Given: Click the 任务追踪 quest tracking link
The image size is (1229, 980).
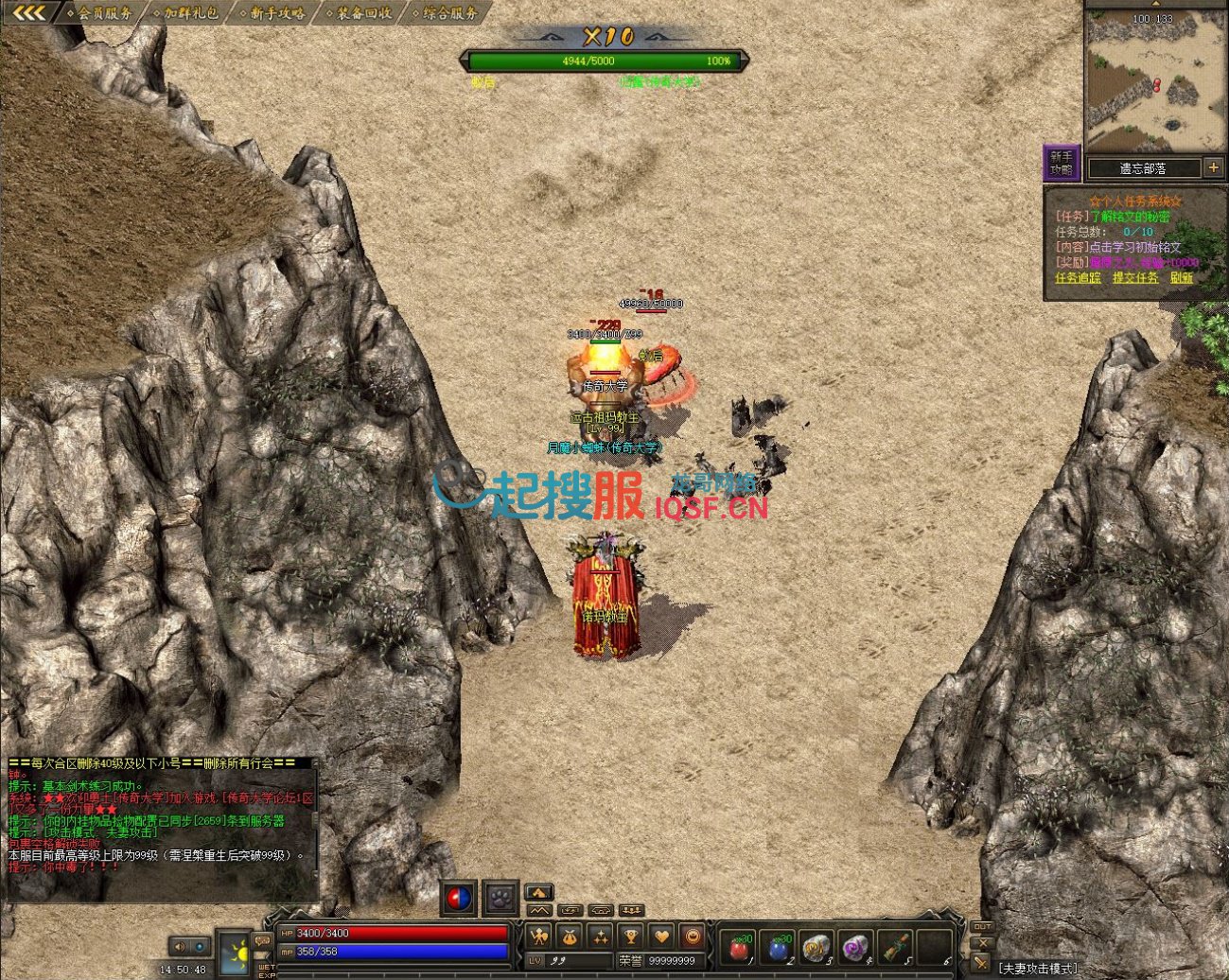Looking at the screenshot, I should [x=1078, y=278].
